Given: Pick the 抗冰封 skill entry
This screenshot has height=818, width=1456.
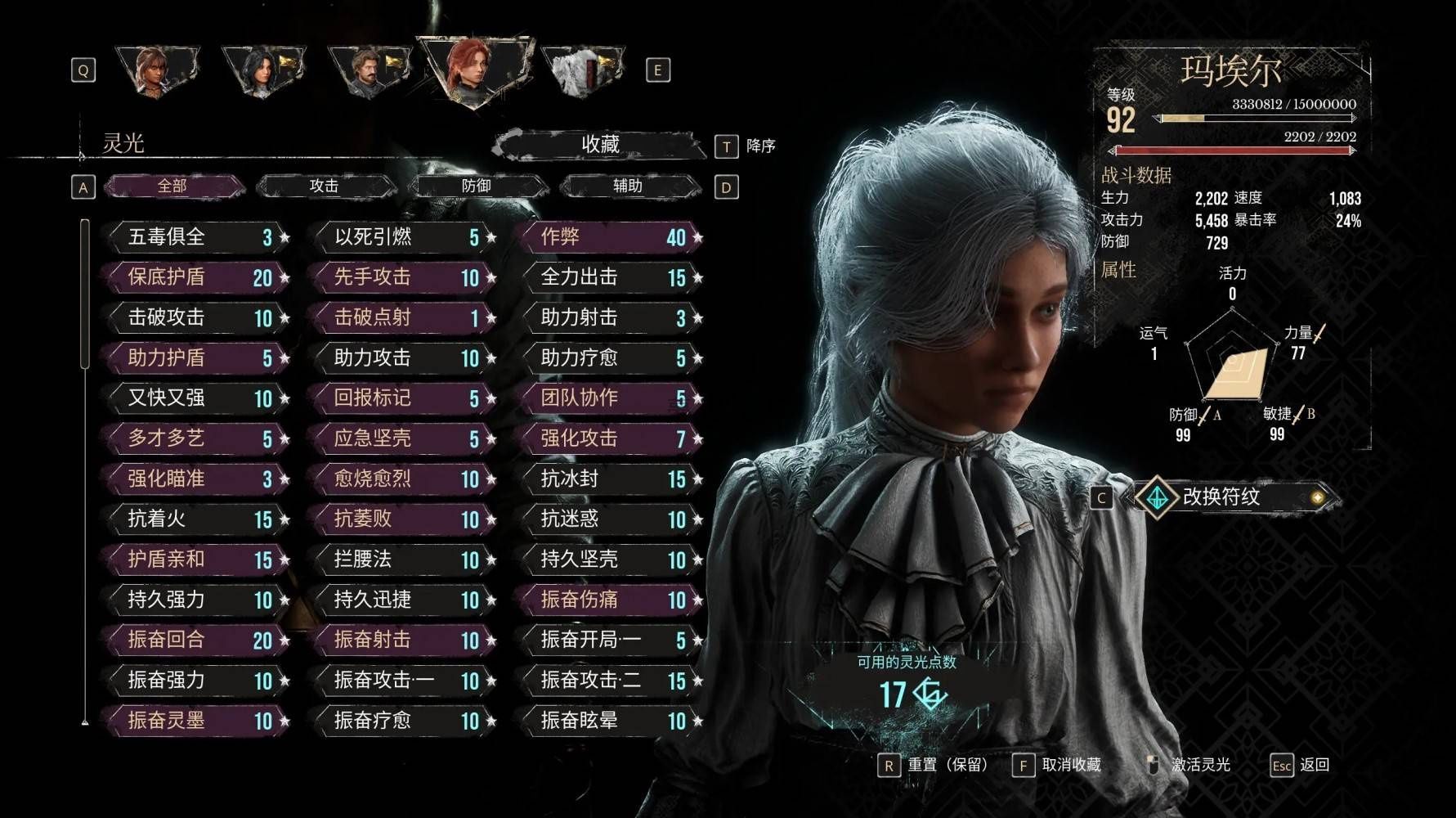Looking at the screenshot, I should [609, 479].
